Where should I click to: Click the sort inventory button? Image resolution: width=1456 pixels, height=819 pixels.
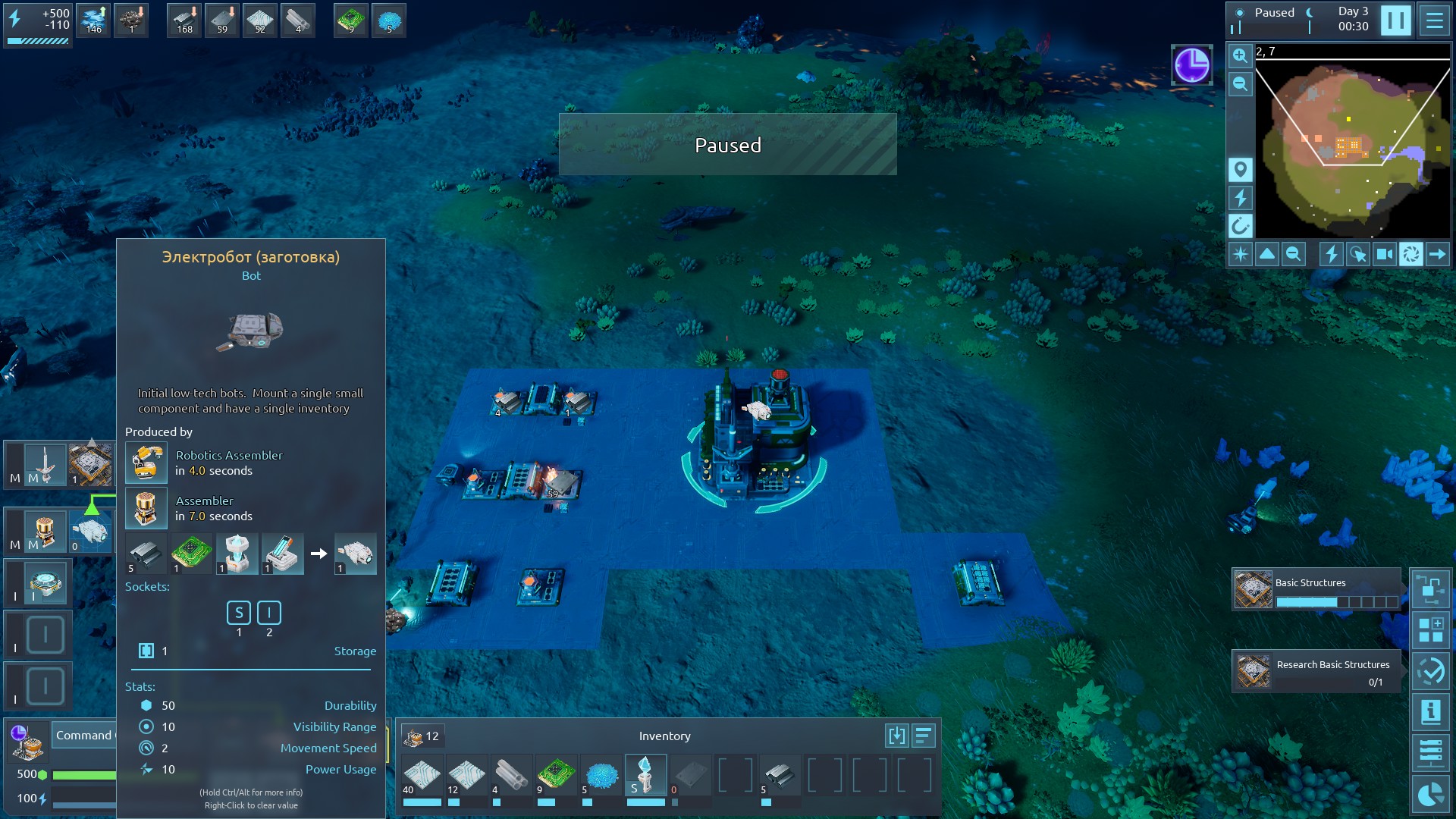point(923,736)
